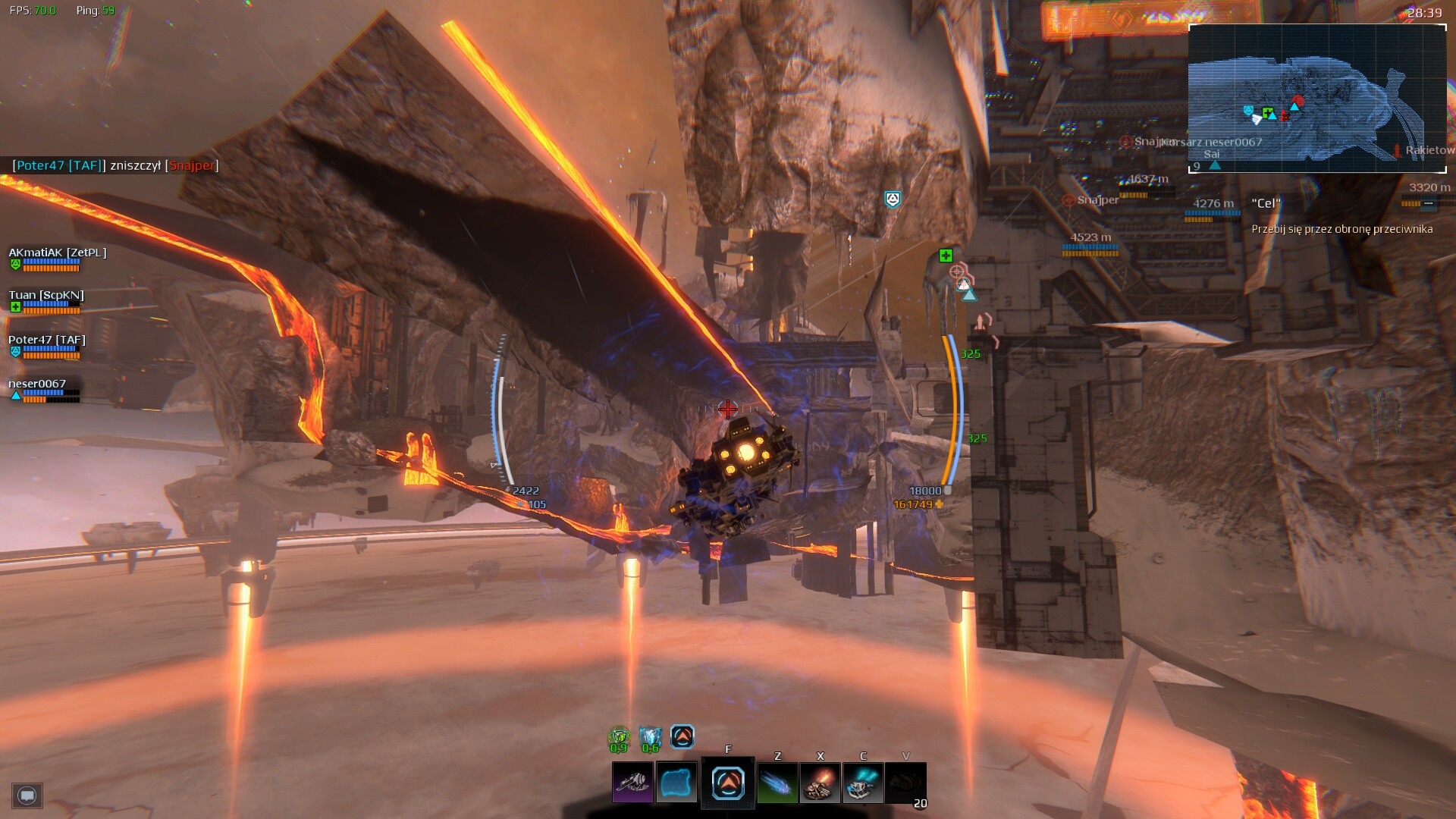Activate the cyan drone turret module
The image size is (1456, 819).
click(x=863, y=783)
